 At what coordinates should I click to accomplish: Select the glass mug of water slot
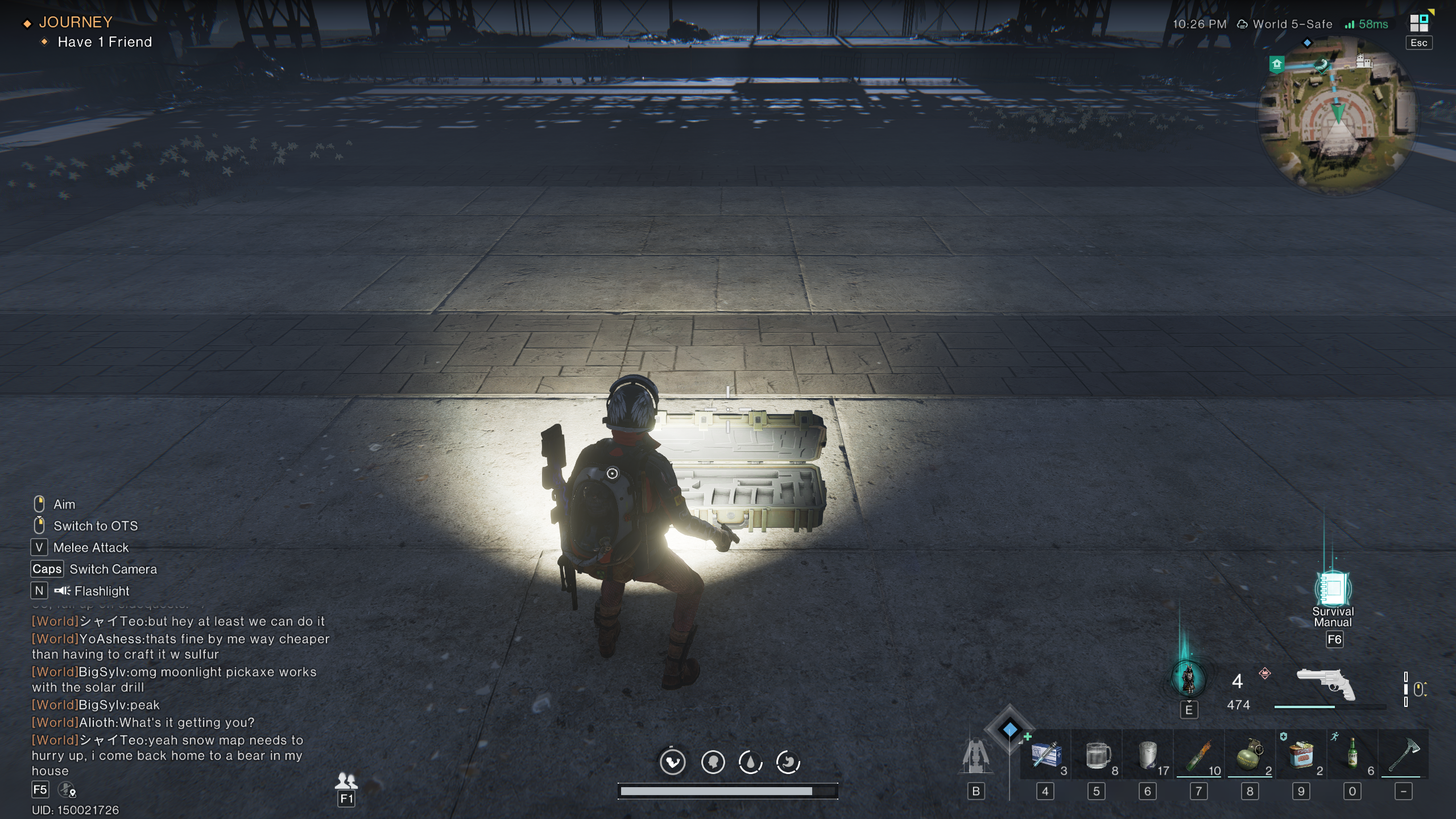[x=1097, y=755]
